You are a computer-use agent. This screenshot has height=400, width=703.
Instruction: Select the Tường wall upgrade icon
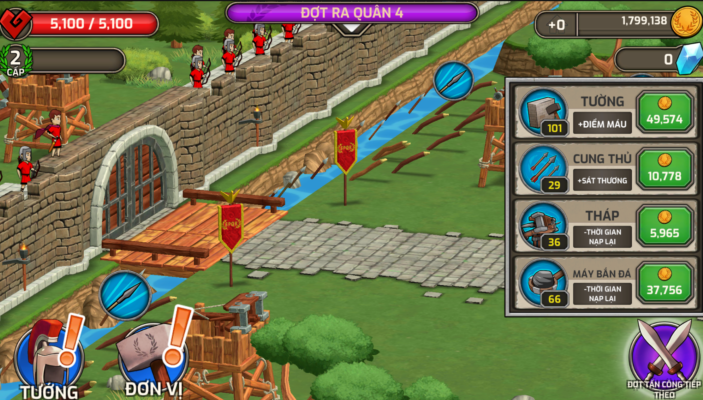coord(543,112)
